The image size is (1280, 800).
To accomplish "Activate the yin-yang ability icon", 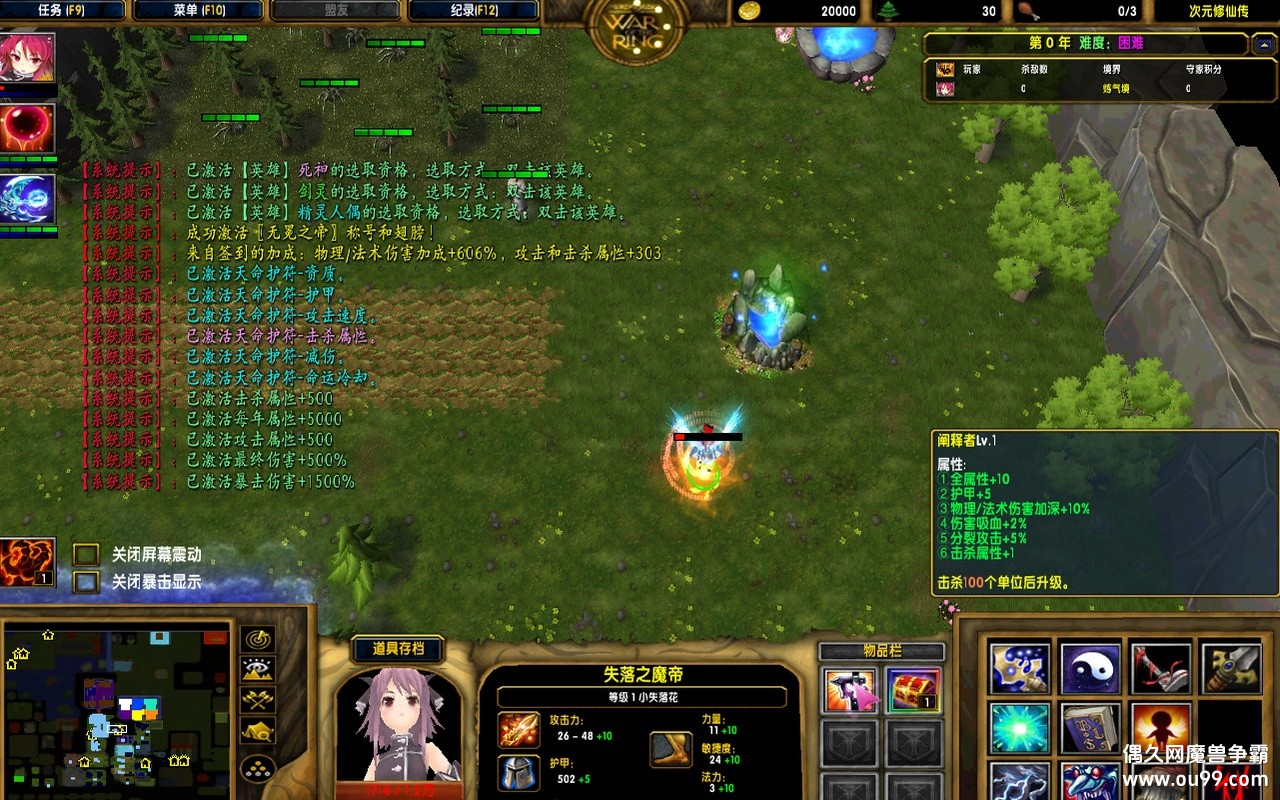I will click(x=1090, y=668).
